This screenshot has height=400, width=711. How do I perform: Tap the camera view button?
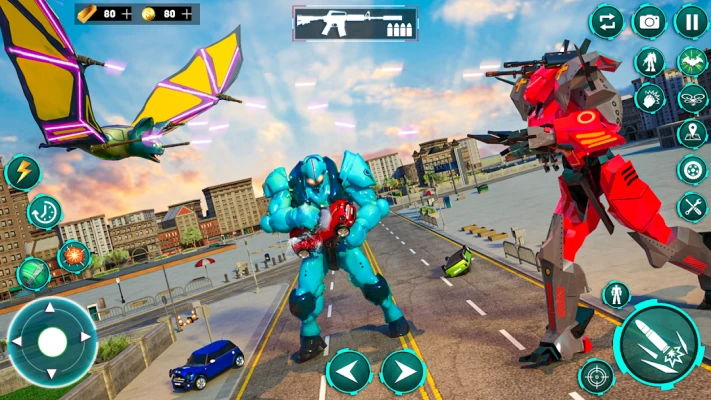click(x=648, y=21)
